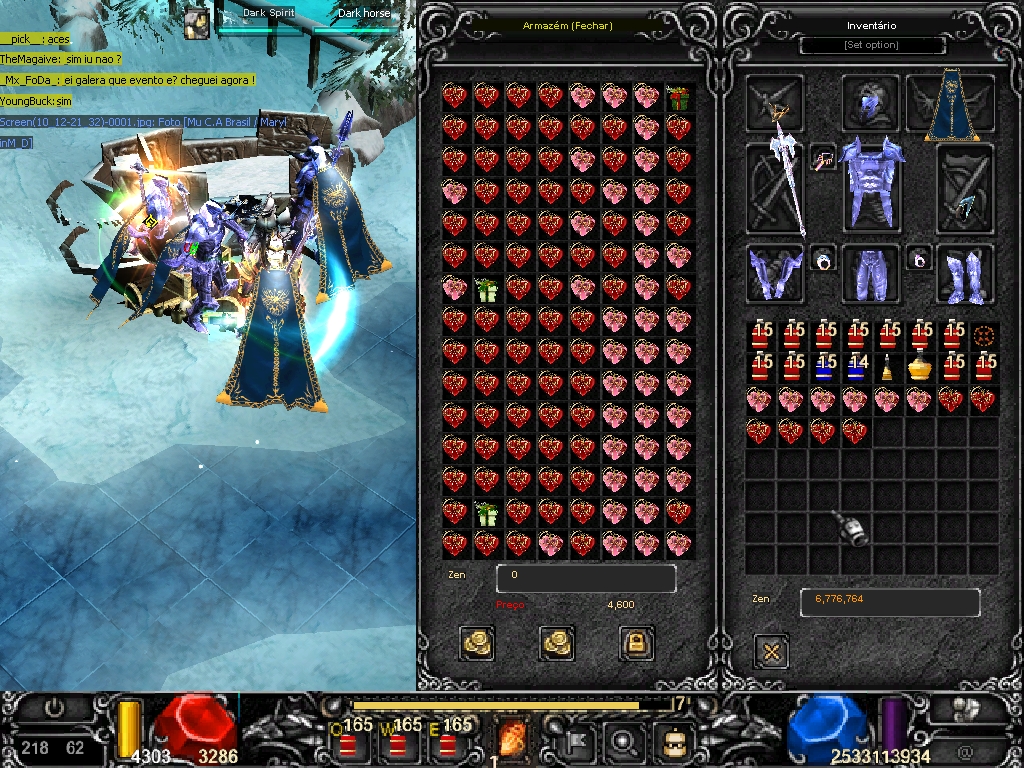1024x768 pixels.
Task: Close the Armazém warehouse panel
Action: [567, 26]
